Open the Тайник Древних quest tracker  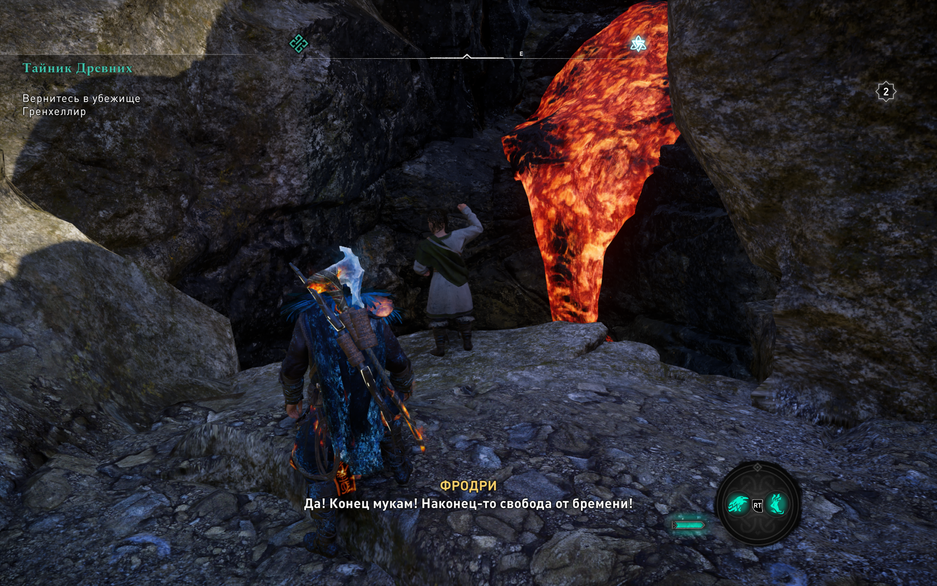[77, 68]
